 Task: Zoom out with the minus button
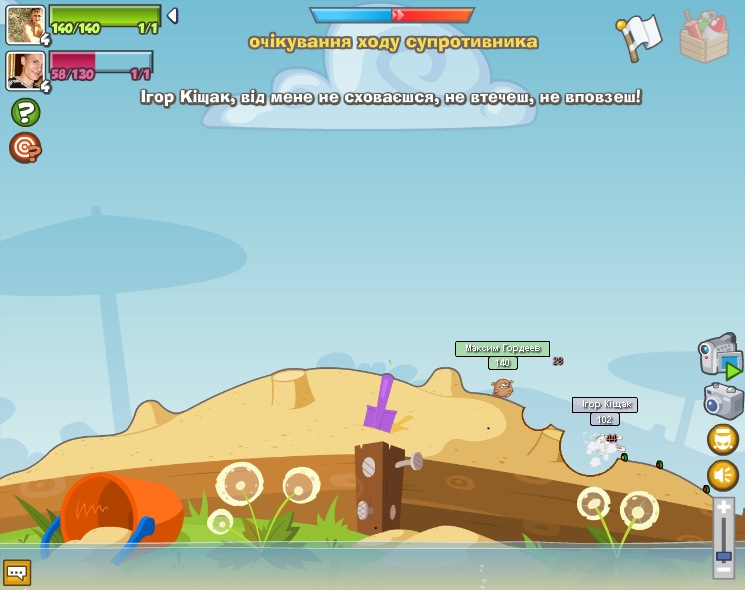coord(723,570)
